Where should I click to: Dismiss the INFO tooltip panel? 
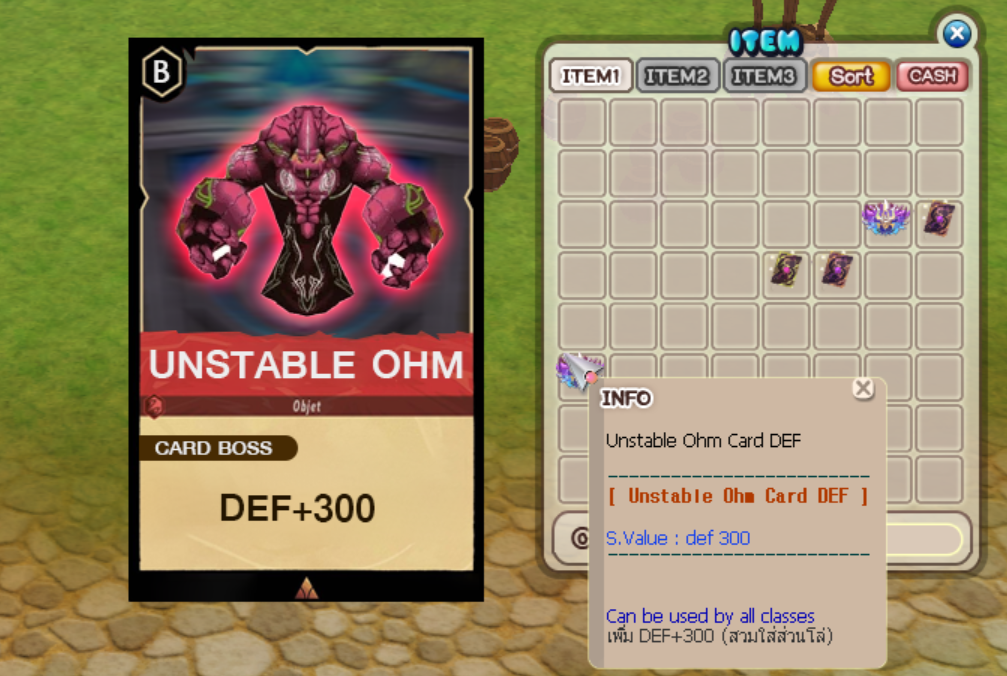tap(863, 388)
